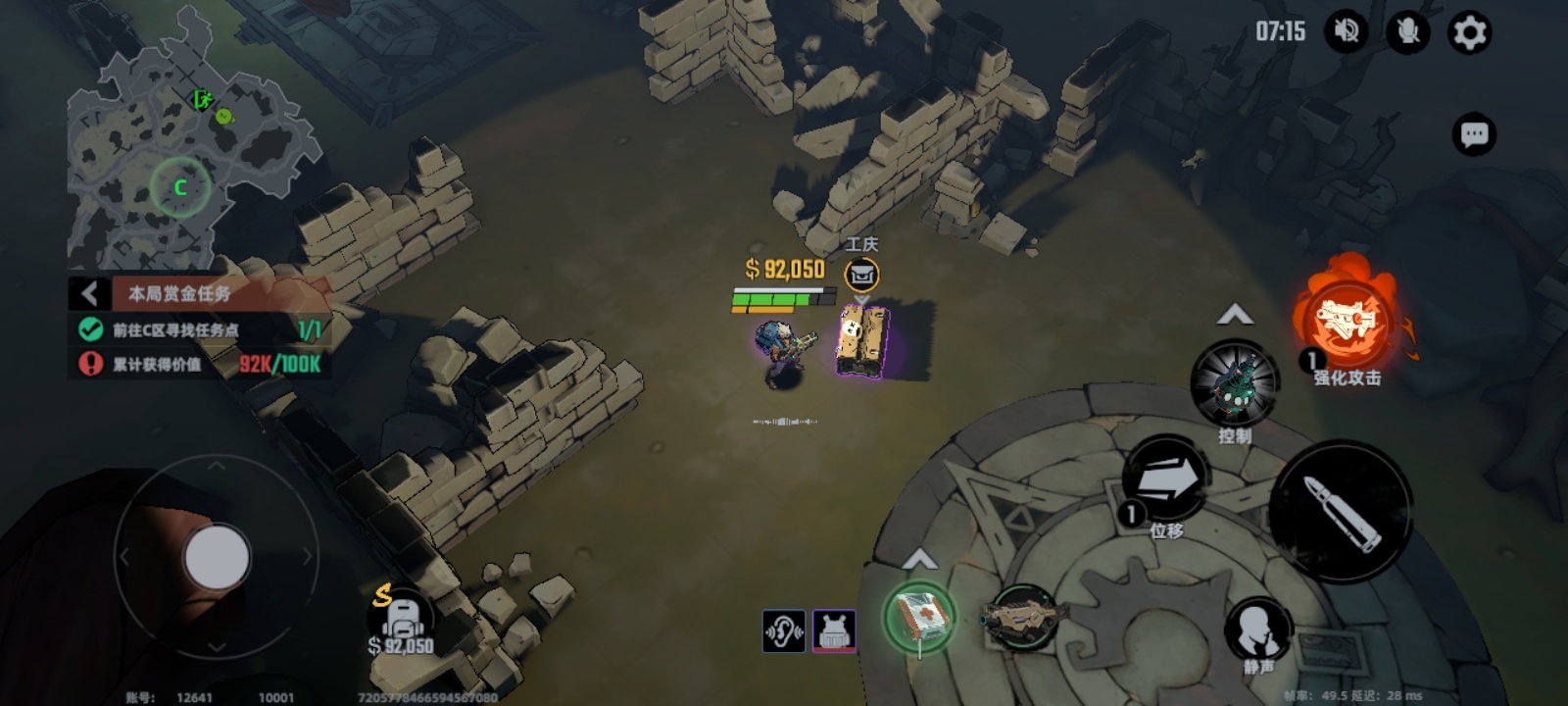The image size is (1568, 706).
Task: Open the settings gear menu
Action: point(1468,33)
